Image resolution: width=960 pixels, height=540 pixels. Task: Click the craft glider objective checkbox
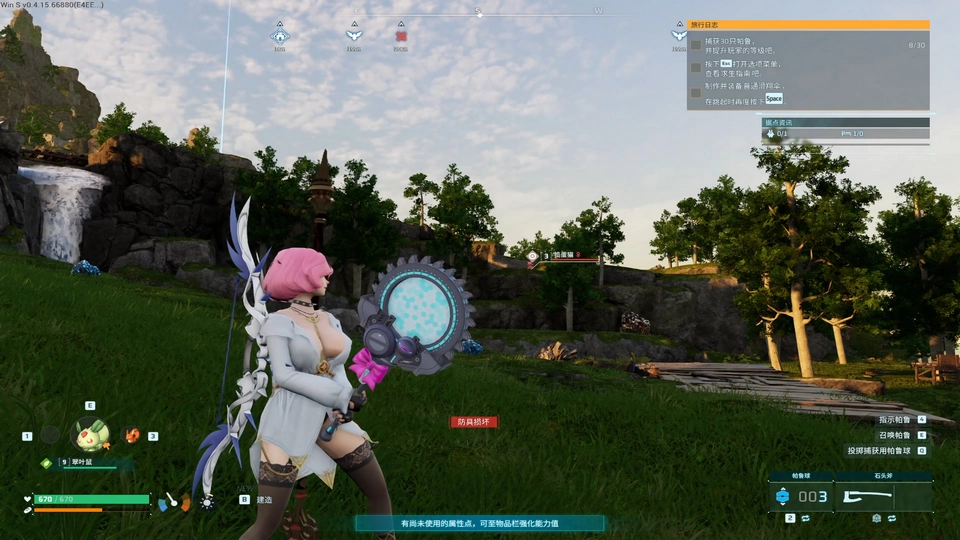point(696,92)
